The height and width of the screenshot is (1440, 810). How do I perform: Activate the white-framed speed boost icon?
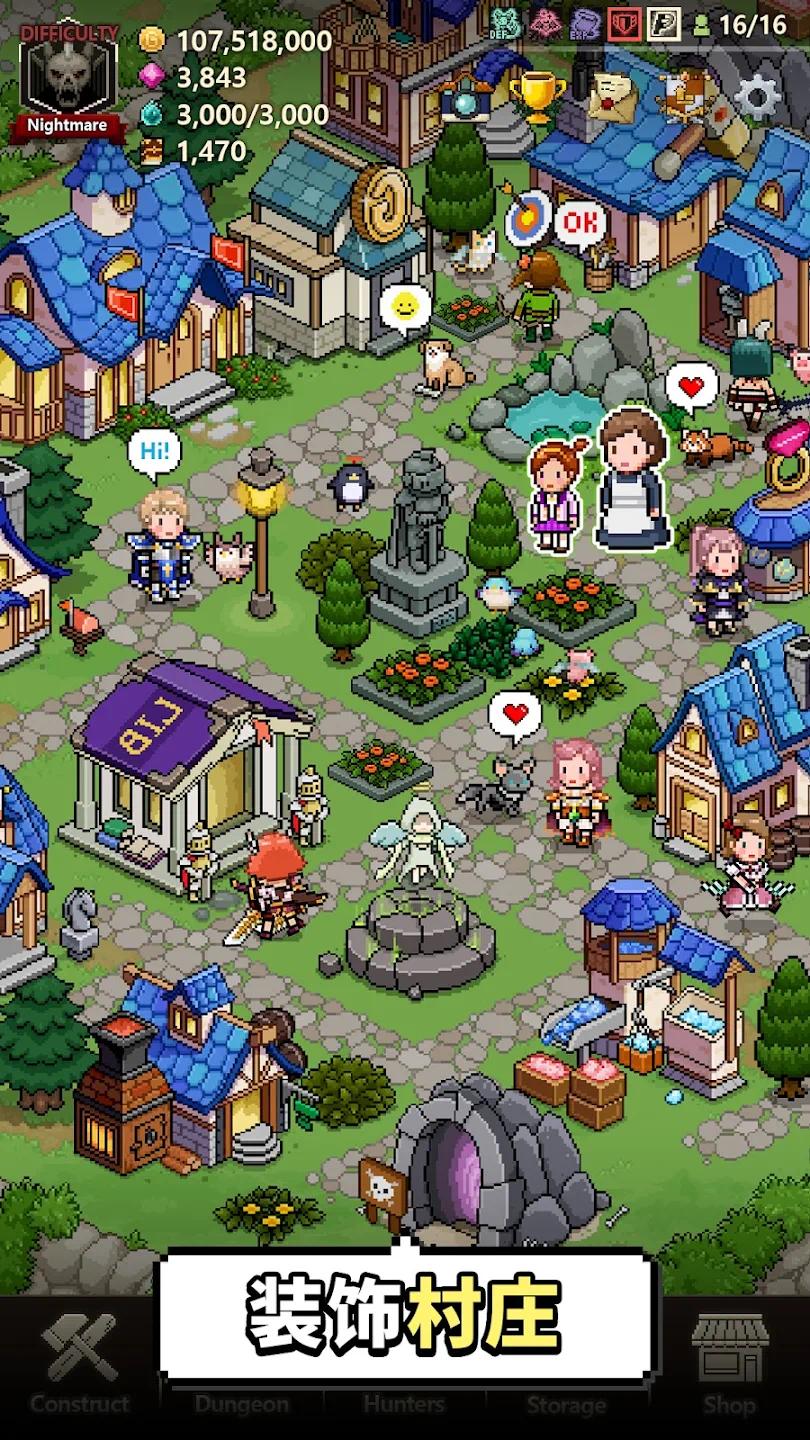(x=664, y=23)
